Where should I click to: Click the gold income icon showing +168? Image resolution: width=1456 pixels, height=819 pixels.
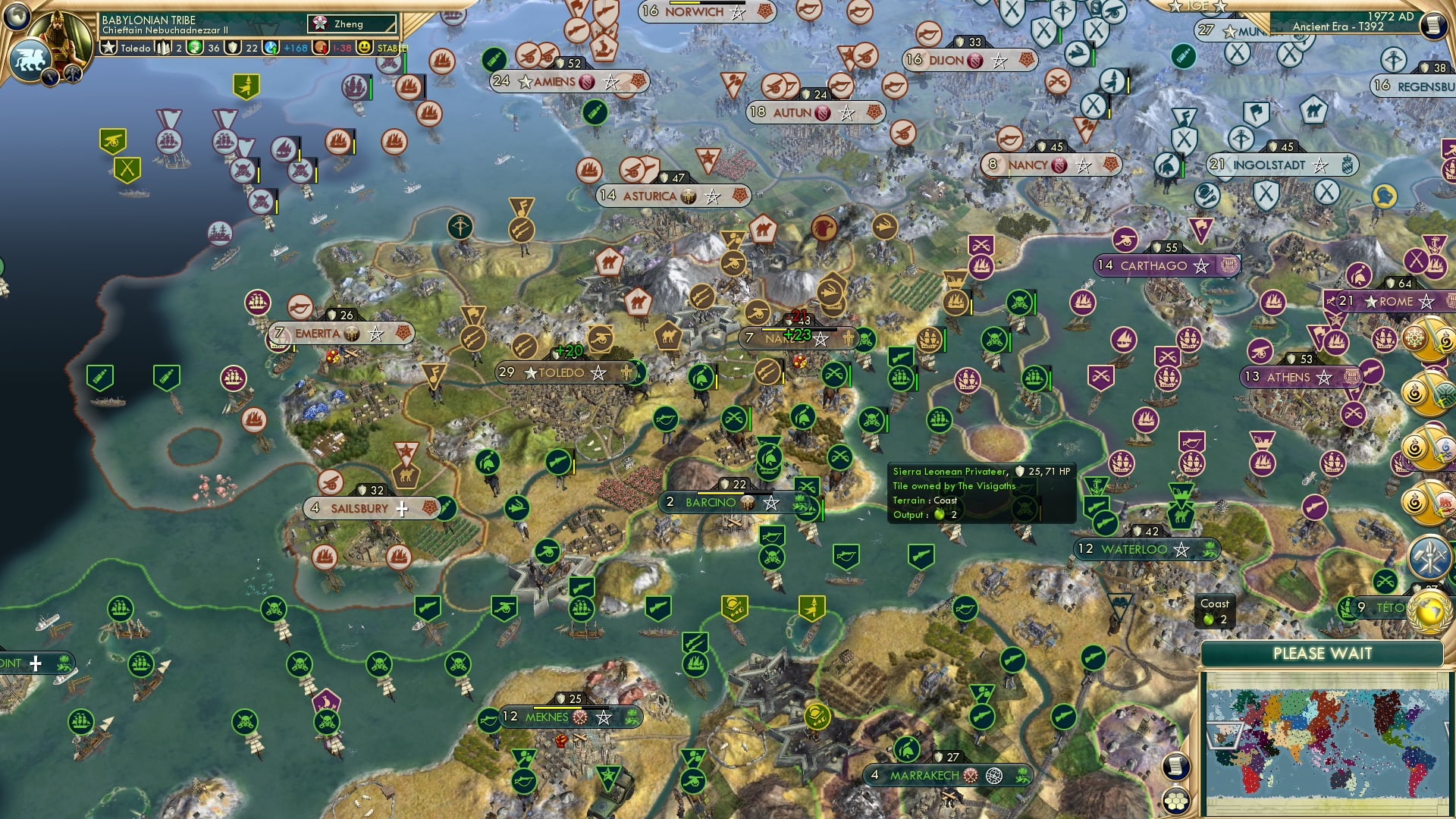pos(271,48)
